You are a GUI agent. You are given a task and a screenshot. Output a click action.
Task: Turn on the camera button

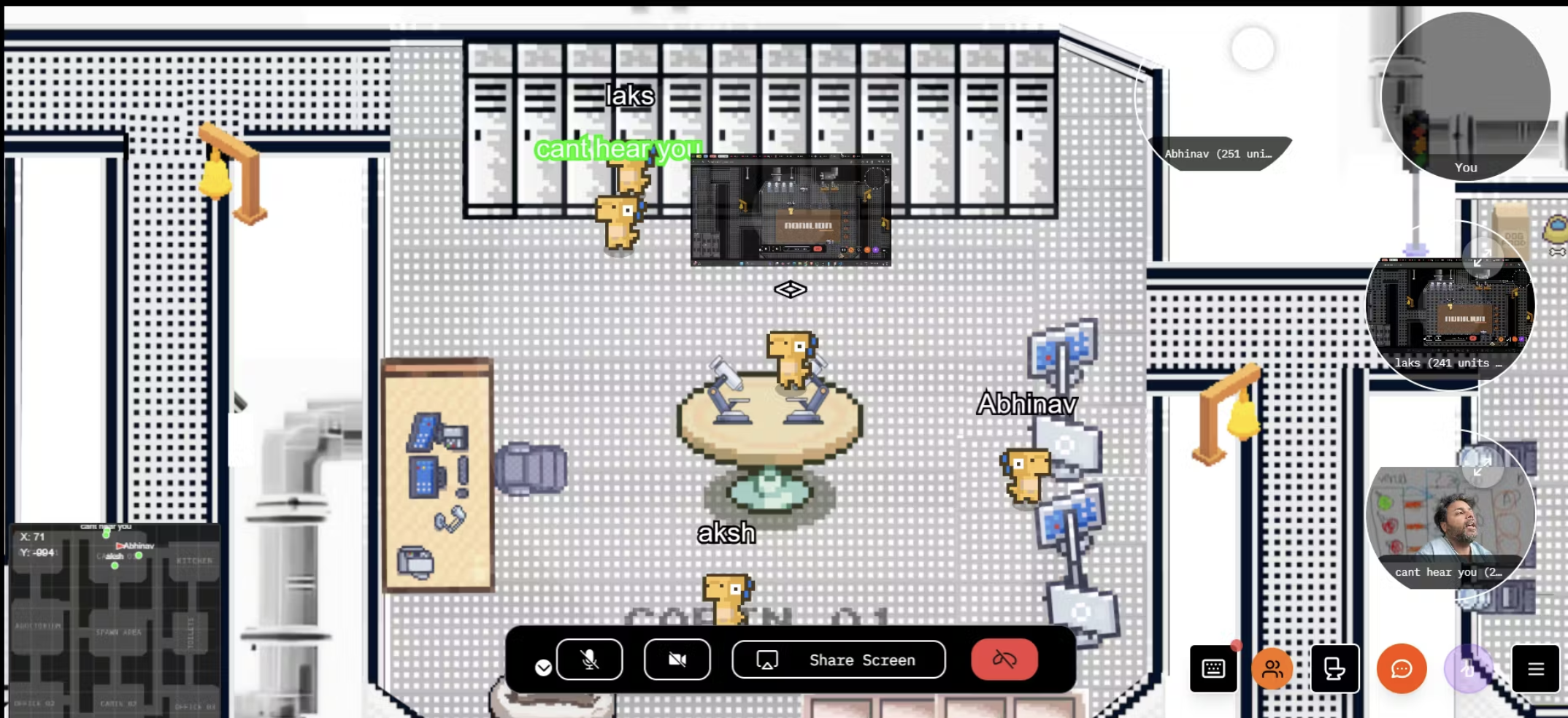click(x=677, y=660)
